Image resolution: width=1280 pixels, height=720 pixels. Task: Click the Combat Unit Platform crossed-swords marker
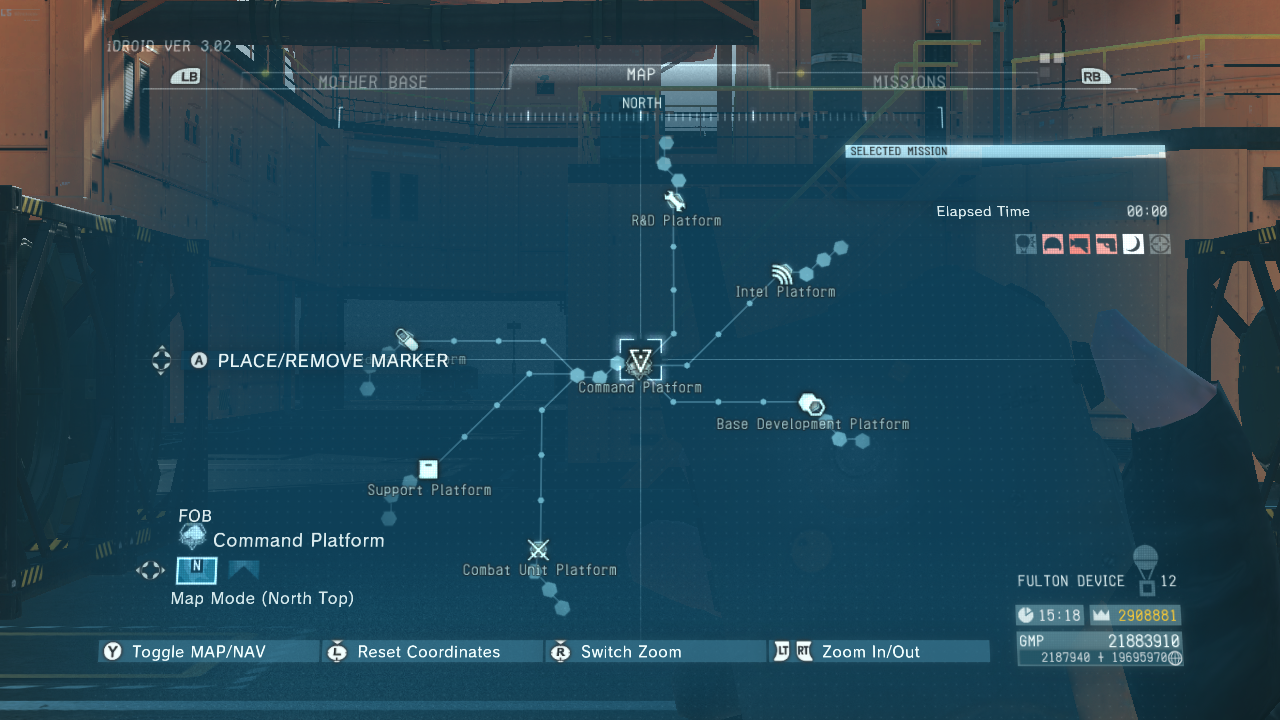click(538, 549)
